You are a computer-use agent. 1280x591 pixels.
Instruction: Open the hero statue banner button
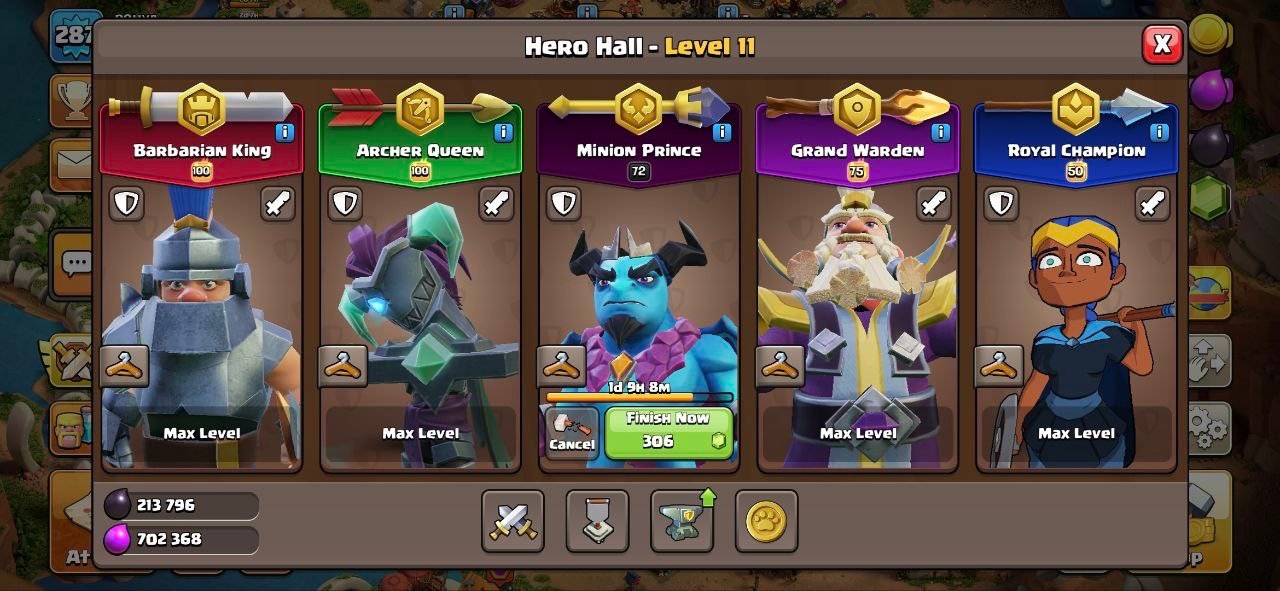click(597, 521)
